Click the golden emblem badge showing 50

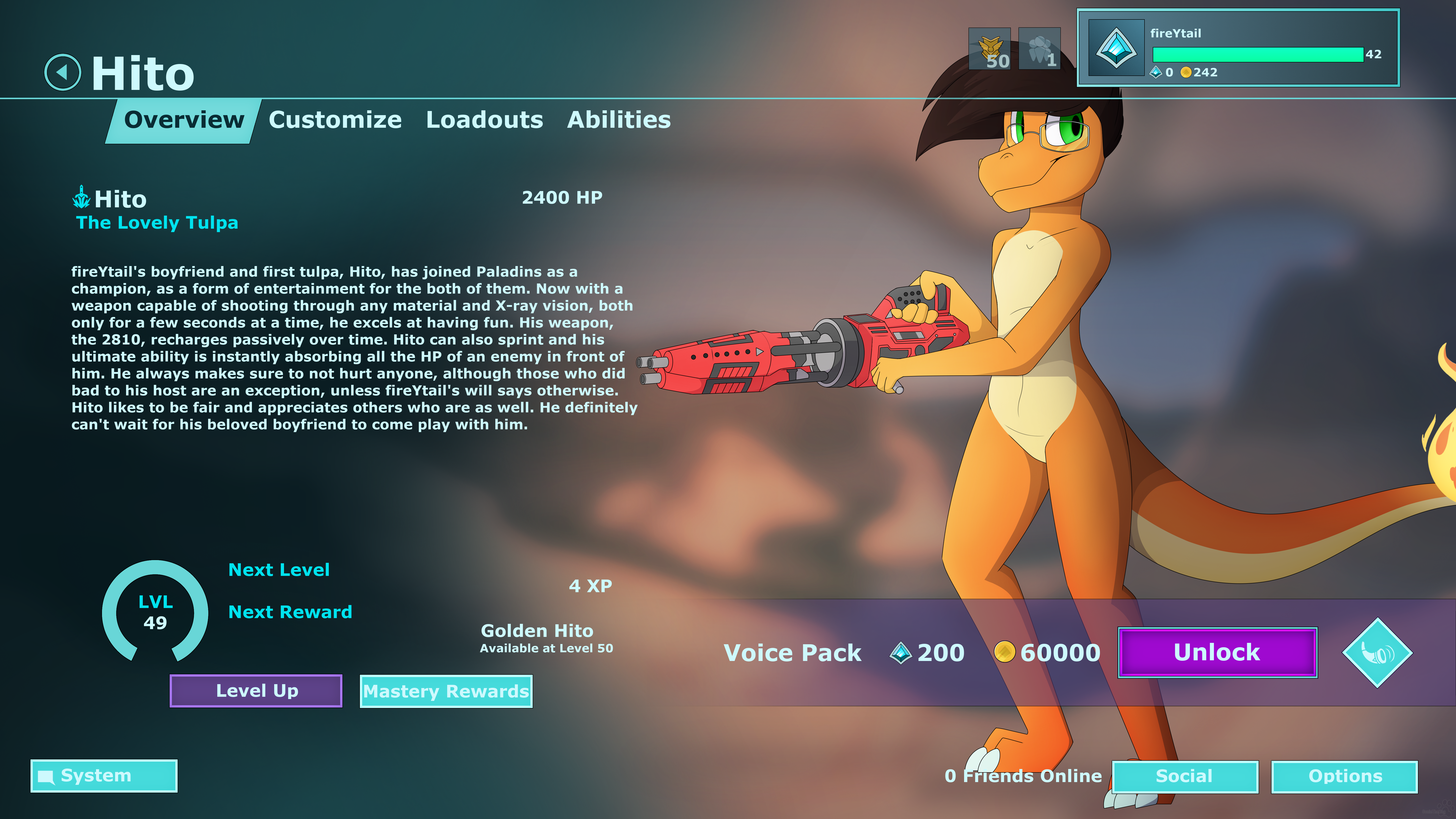[x=989, y=49]
